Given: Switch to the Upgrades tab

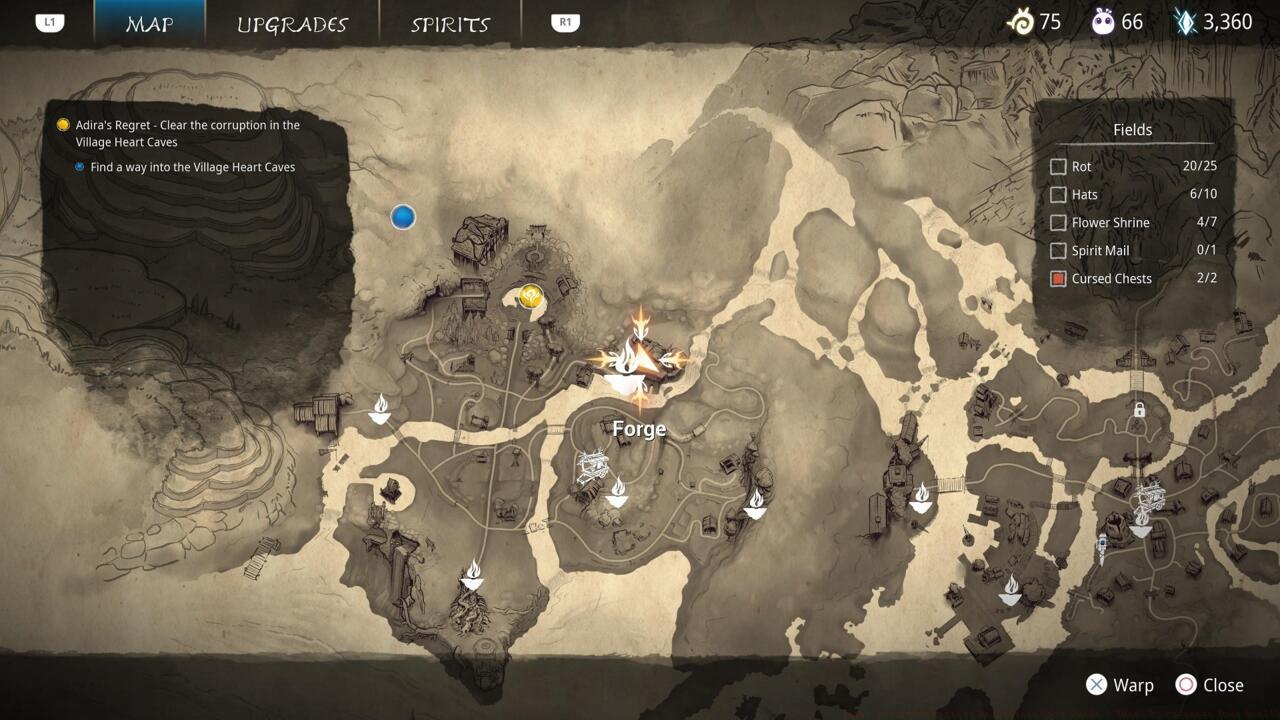Looking at the screenshot, I should 292,24.
